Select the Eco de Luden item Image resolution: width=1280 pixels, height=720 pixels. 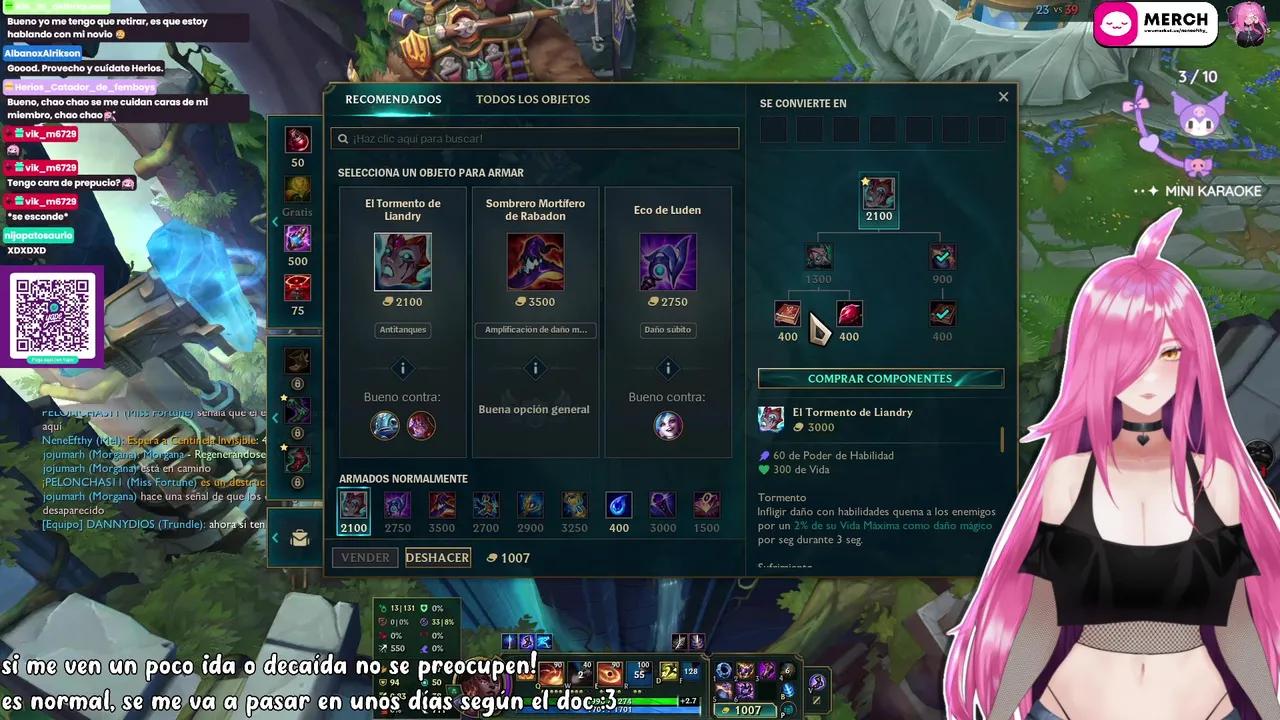point(668,262)
